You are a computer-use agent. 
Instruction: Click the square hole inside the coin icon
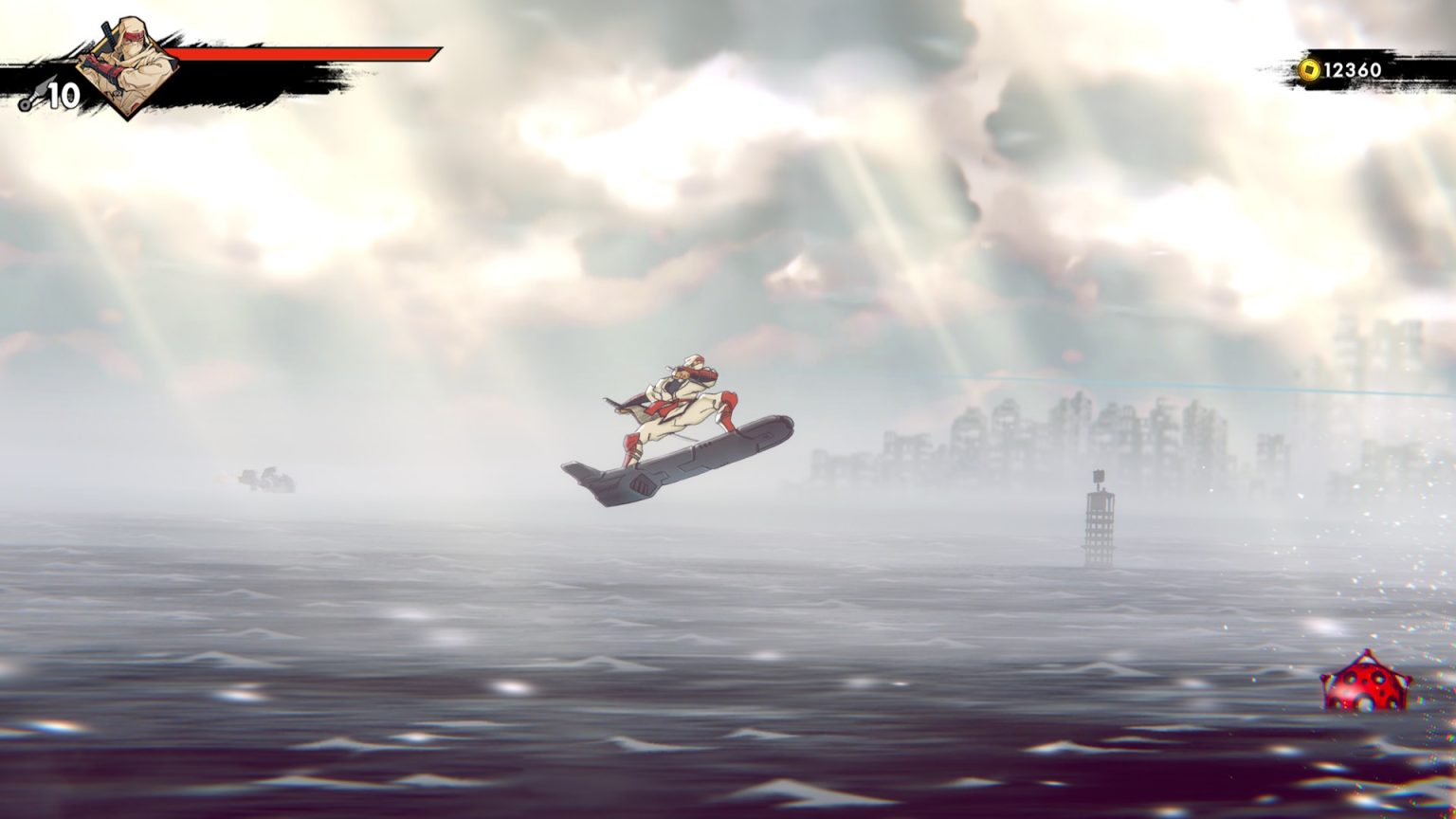[x=1310, y=69]
